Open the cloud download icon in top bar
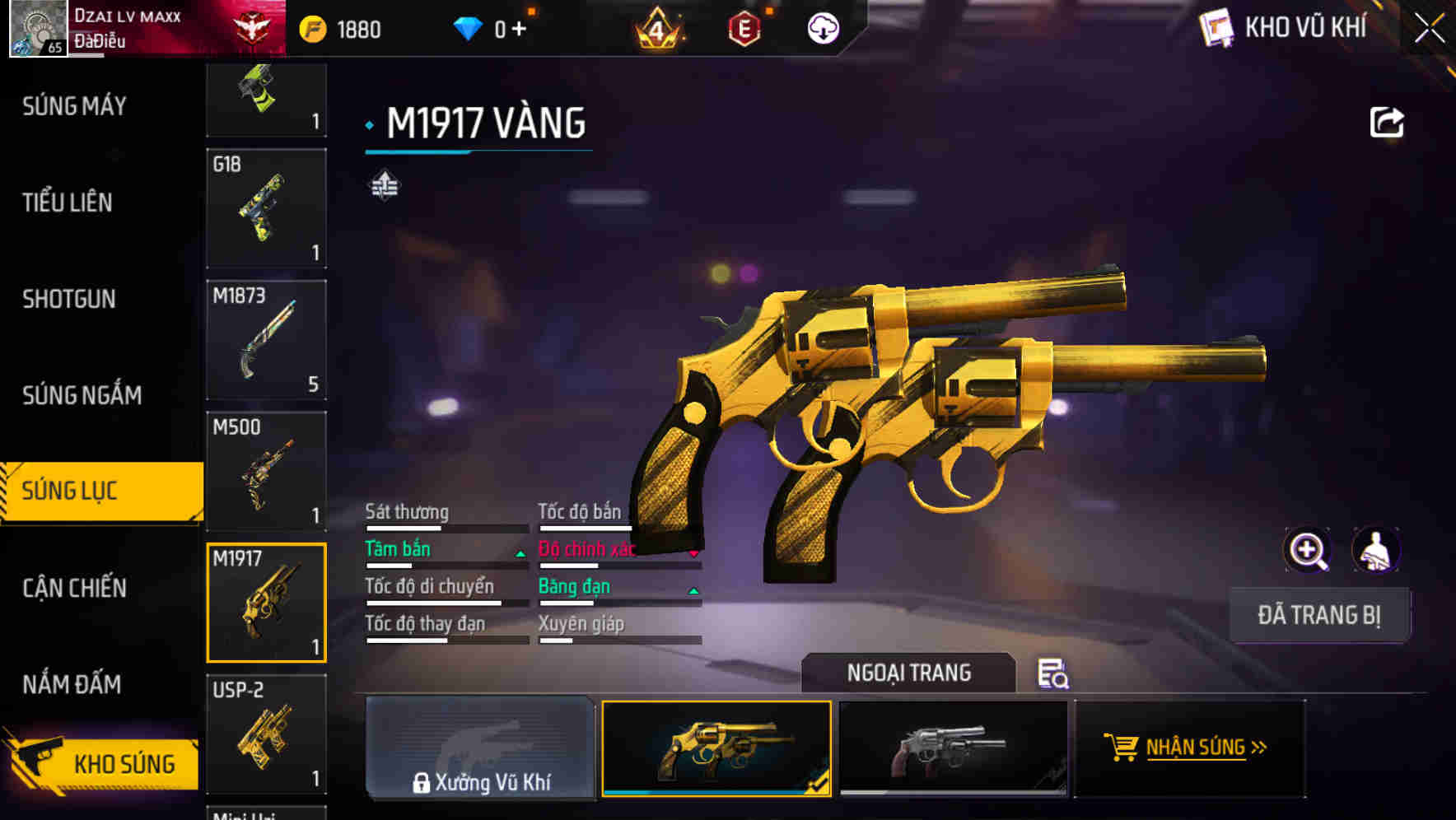Image resolution: width=1456 pixels, height=820 pixels. click(x=822, y=27)
